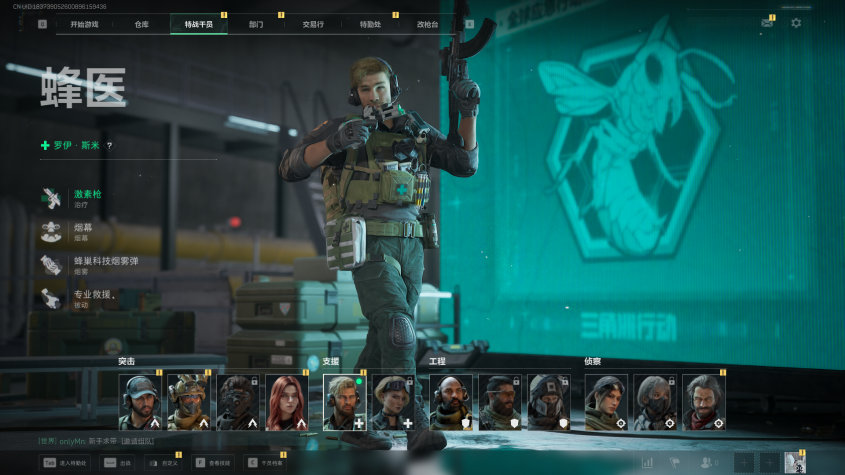Select the masked recon operator portrait

[655, 402]
